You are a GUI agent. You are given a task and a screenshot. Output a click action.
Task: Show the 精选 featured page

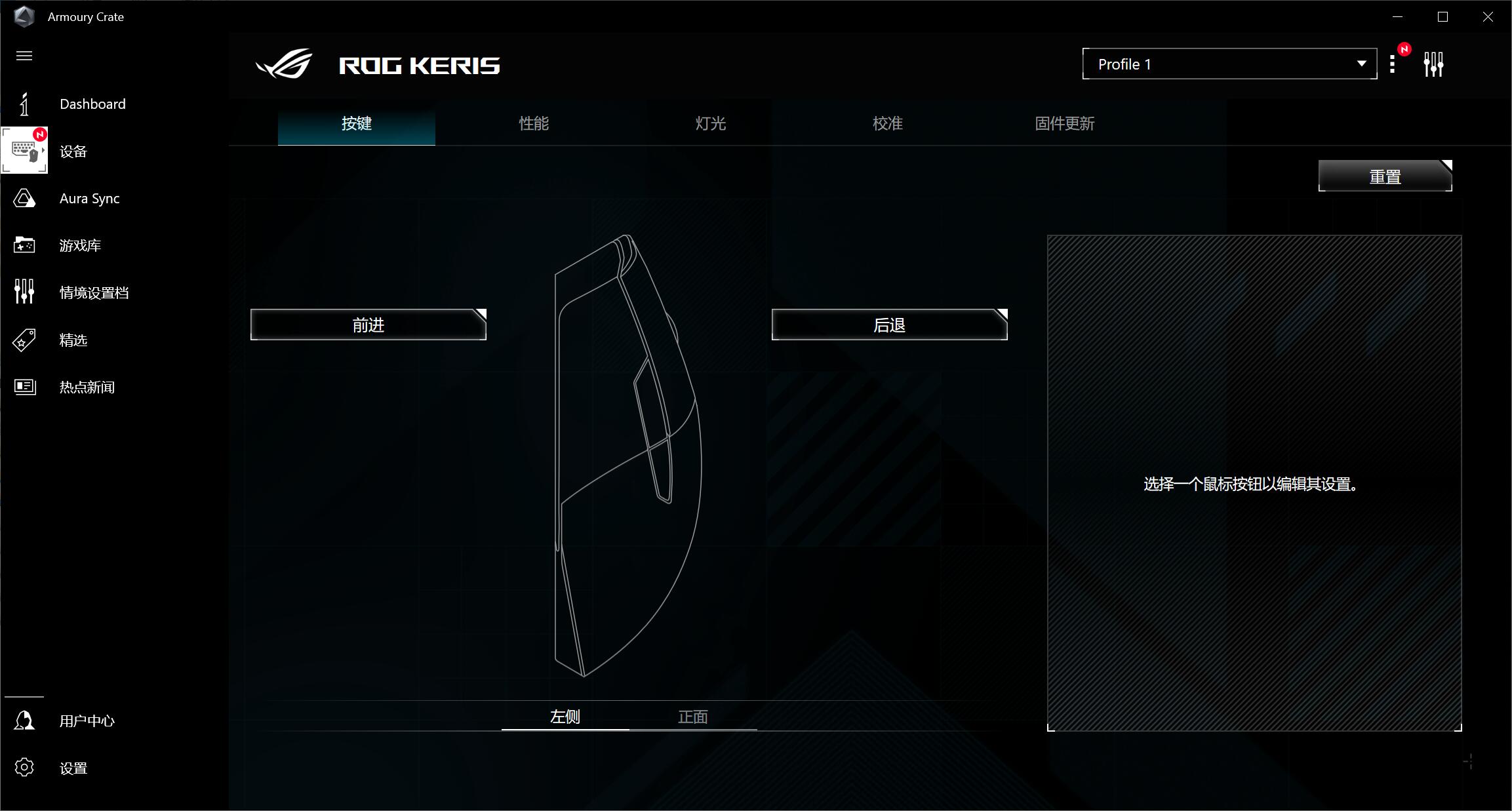click(x=73, y=340)
